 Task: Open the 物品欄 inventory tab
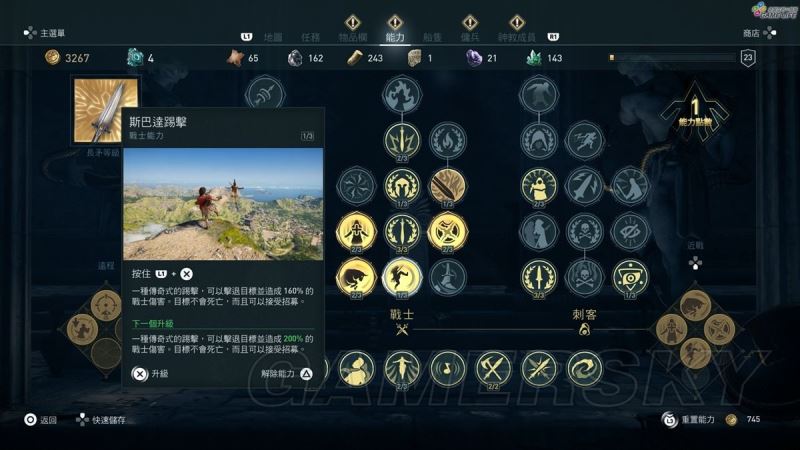pos(352,36)
